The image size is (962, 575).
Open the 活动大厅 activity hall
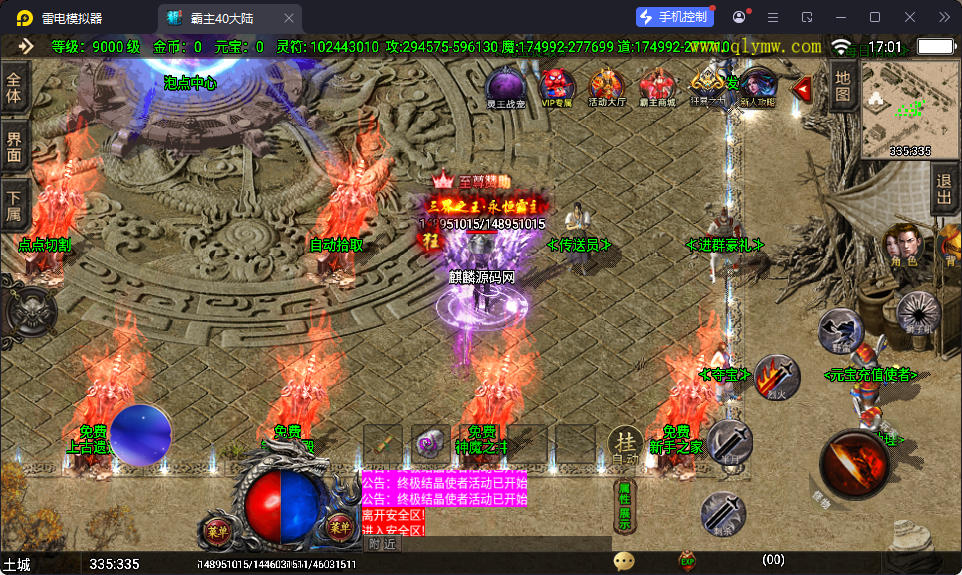pos(606,86)
